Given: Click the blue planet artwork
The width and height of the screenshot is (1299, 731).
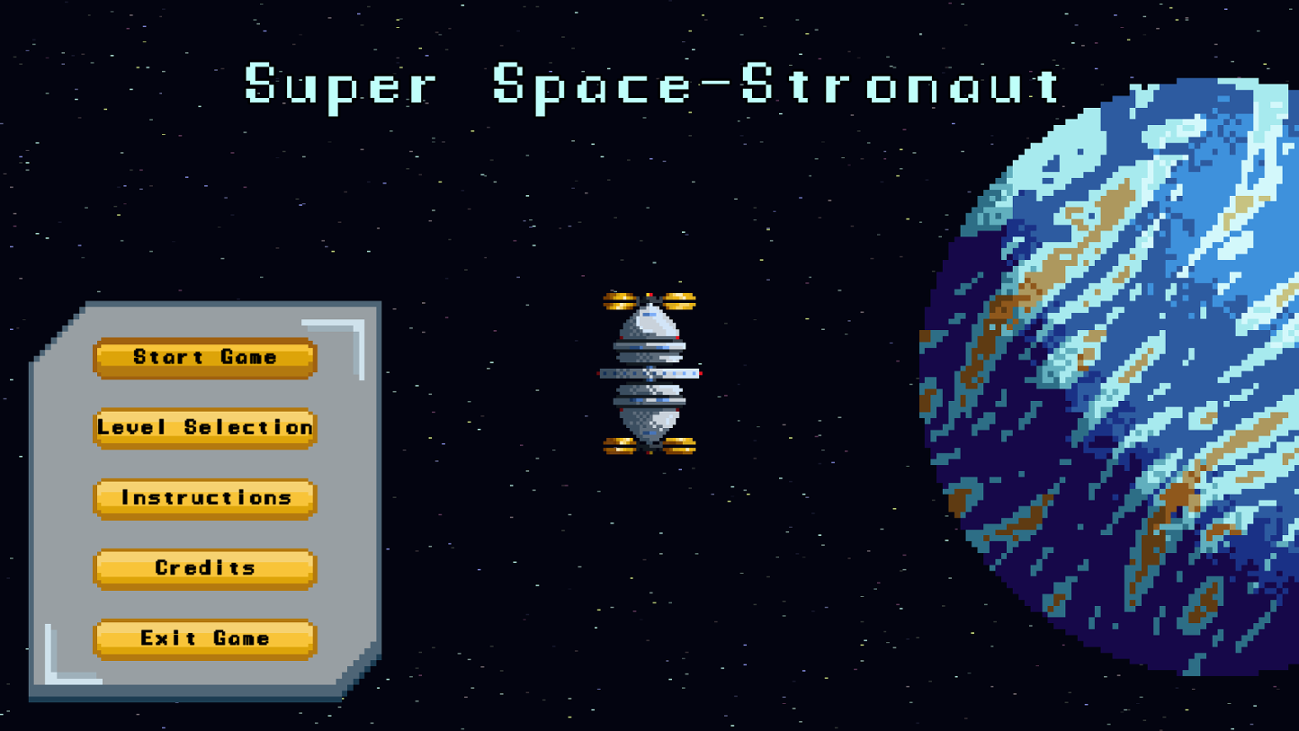Looking at the screenshot, I should pos(1150,380).
